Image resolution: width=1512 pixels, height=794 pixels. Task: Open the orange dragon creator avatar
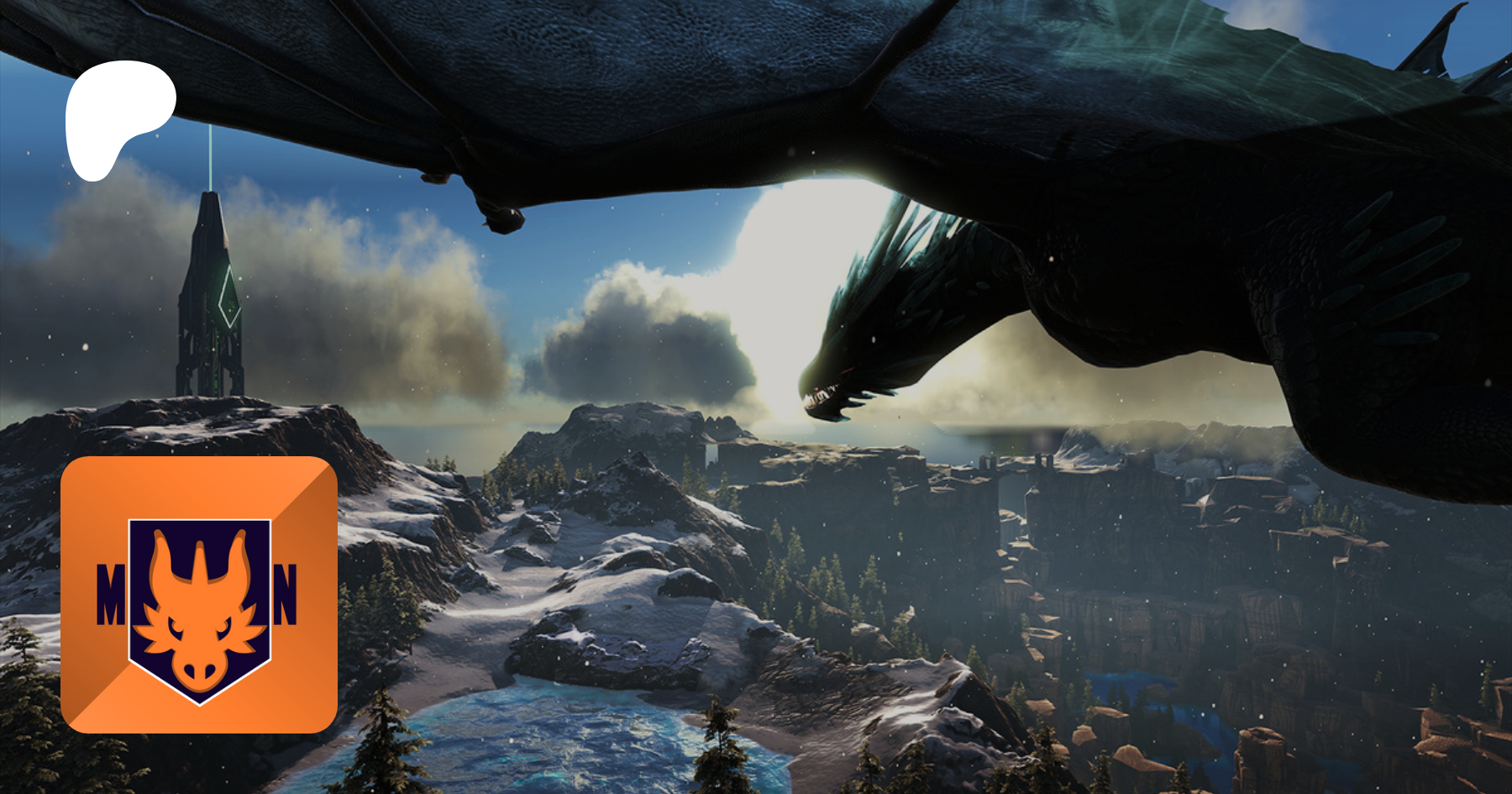point(199,594)
